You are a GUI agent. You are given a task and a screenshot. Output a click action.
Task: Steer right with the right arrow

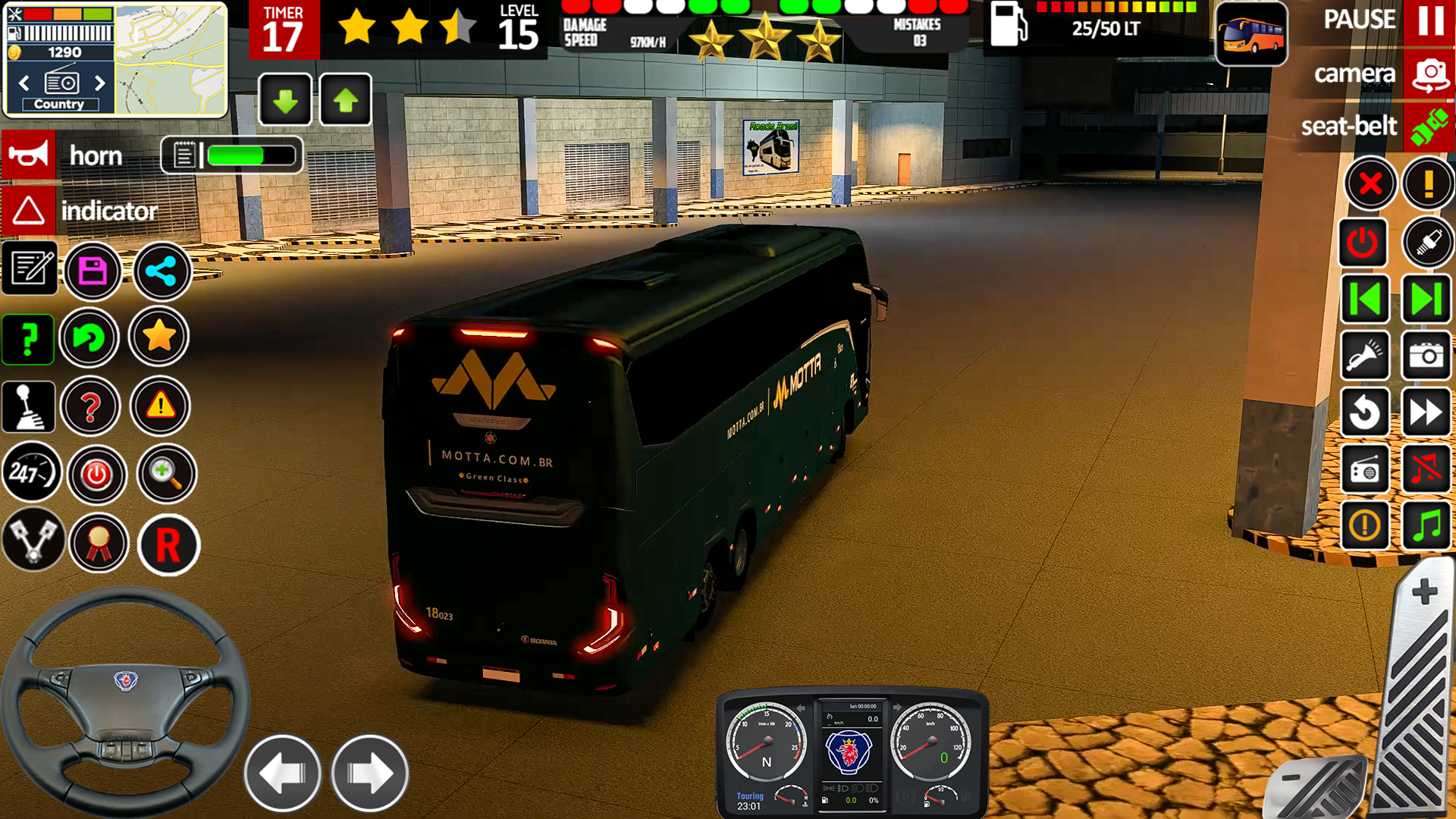[370, 773]
